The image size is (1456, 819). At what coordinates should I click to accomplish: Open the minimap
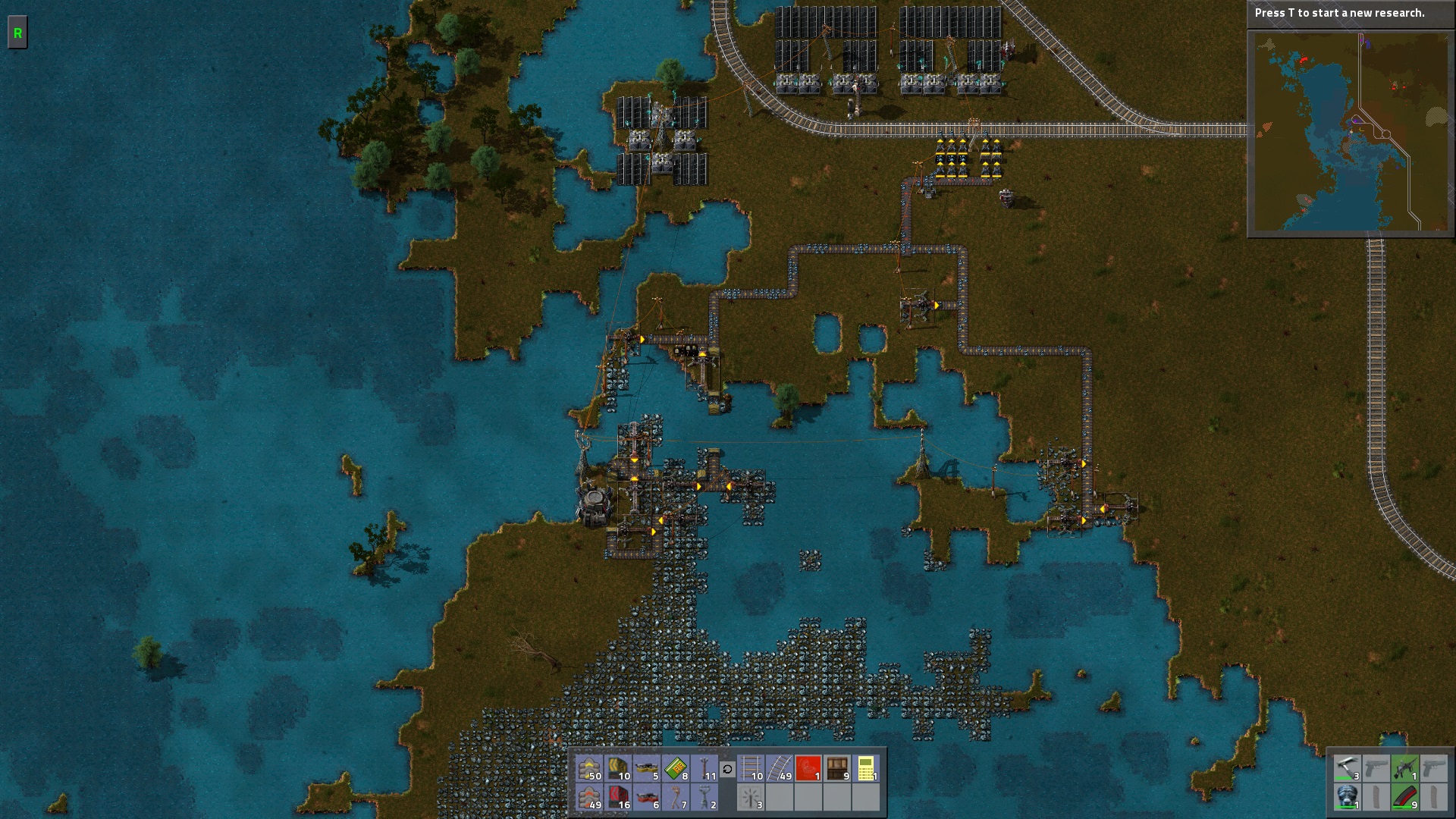1351,132
